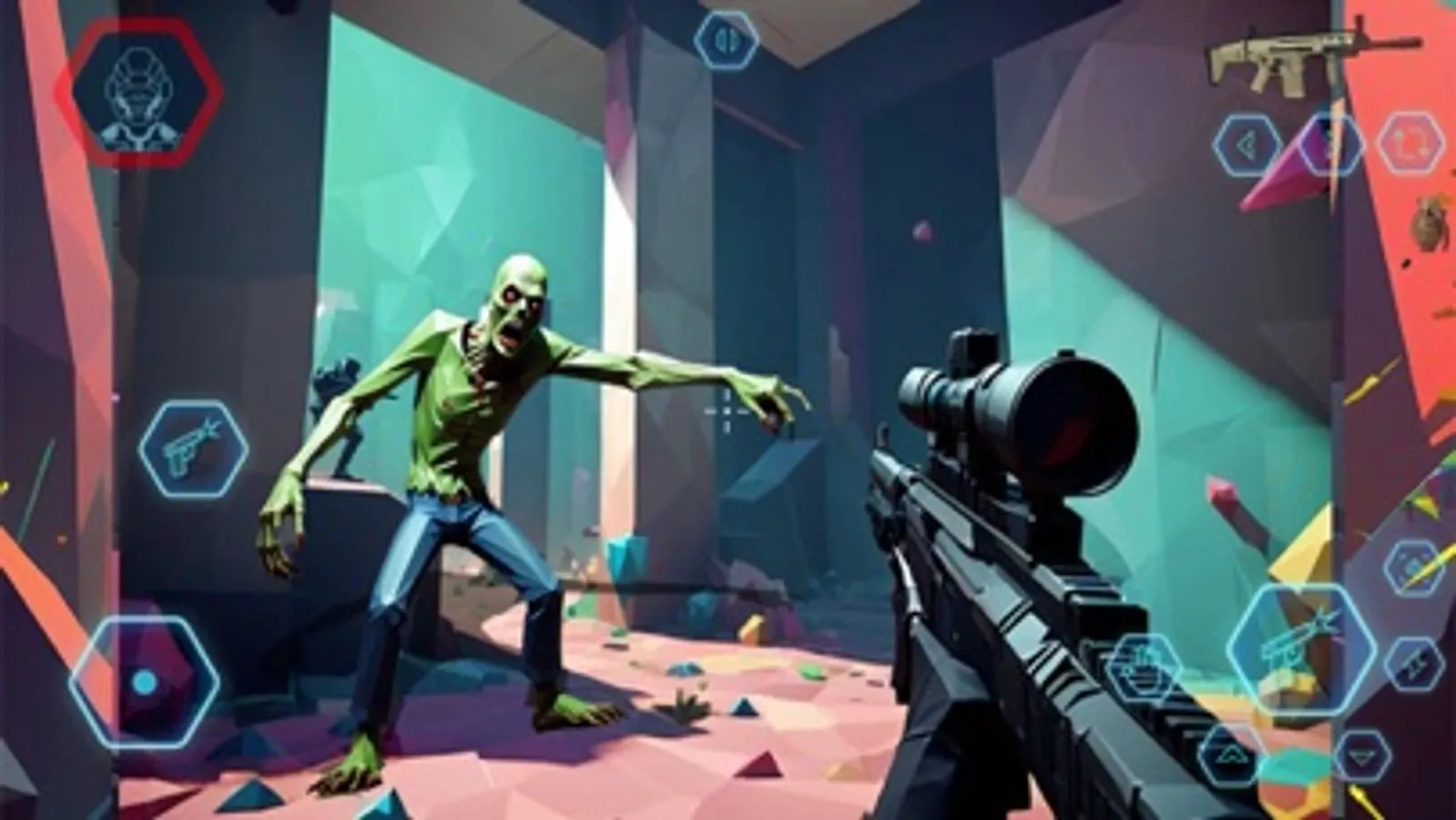The image size is (1456, 820).
Task: Open the small hexagon above the SMG icon
Action: 1411,567
